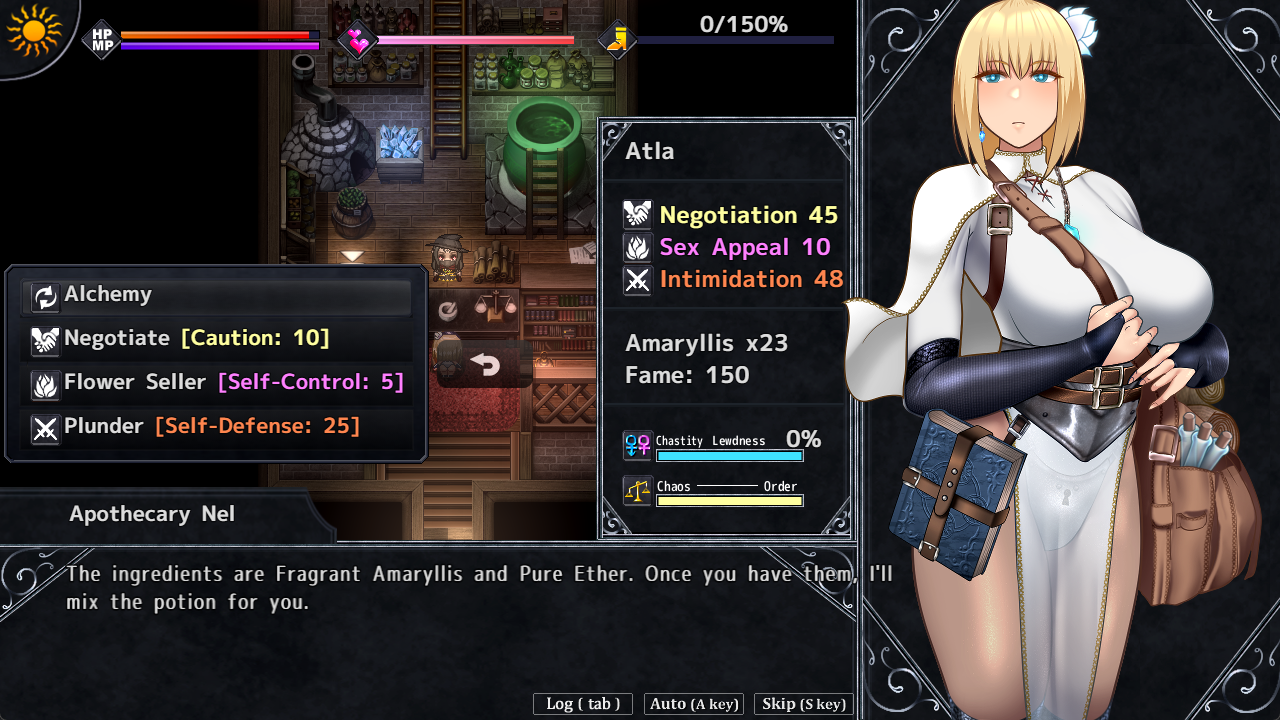The width and height of the screenshot is (1280, 720).
Task: Enable Auto dialogue mode
Action: [694, 704]
